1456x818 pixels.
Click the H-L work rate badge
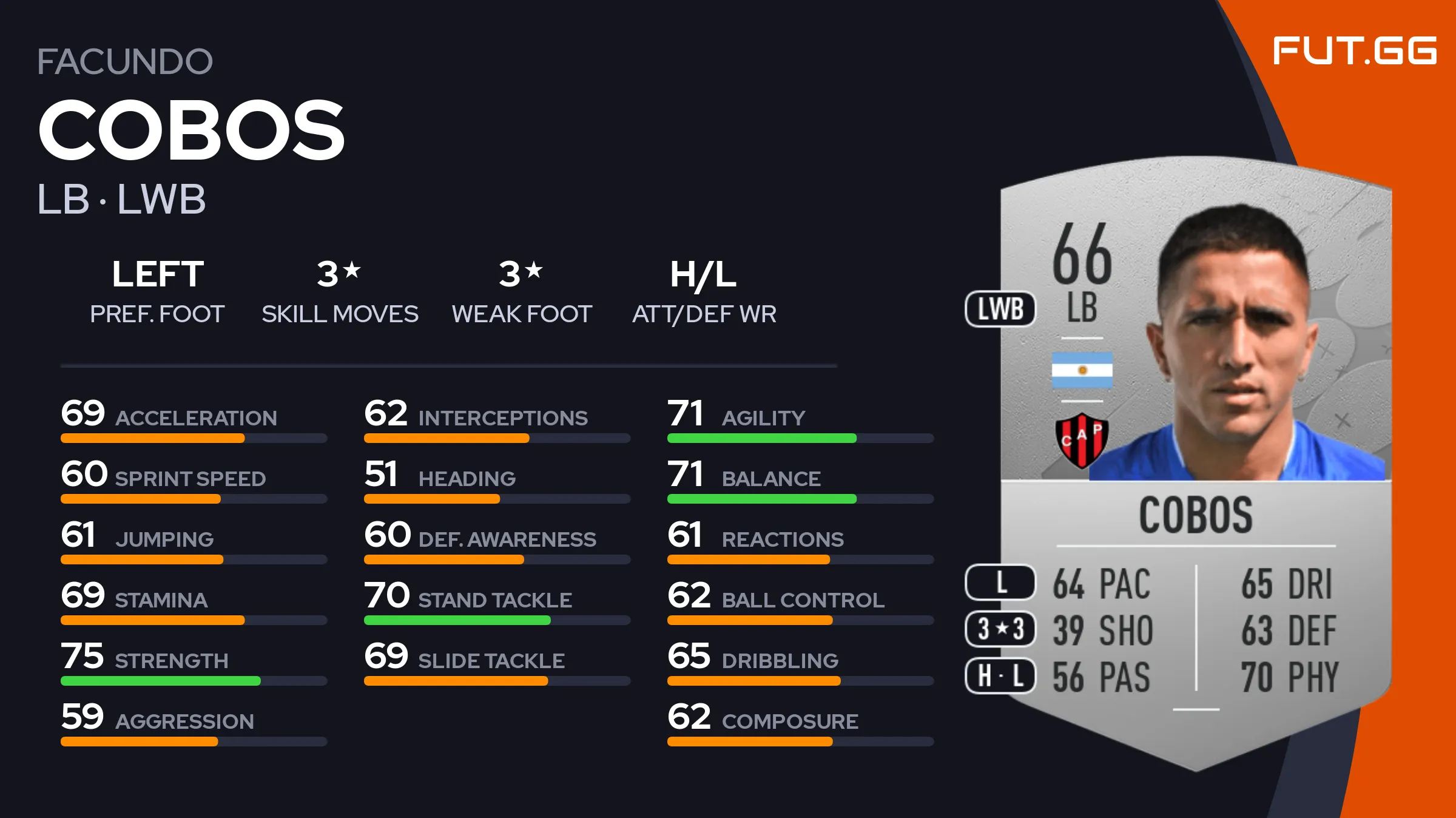[1000, 675]
